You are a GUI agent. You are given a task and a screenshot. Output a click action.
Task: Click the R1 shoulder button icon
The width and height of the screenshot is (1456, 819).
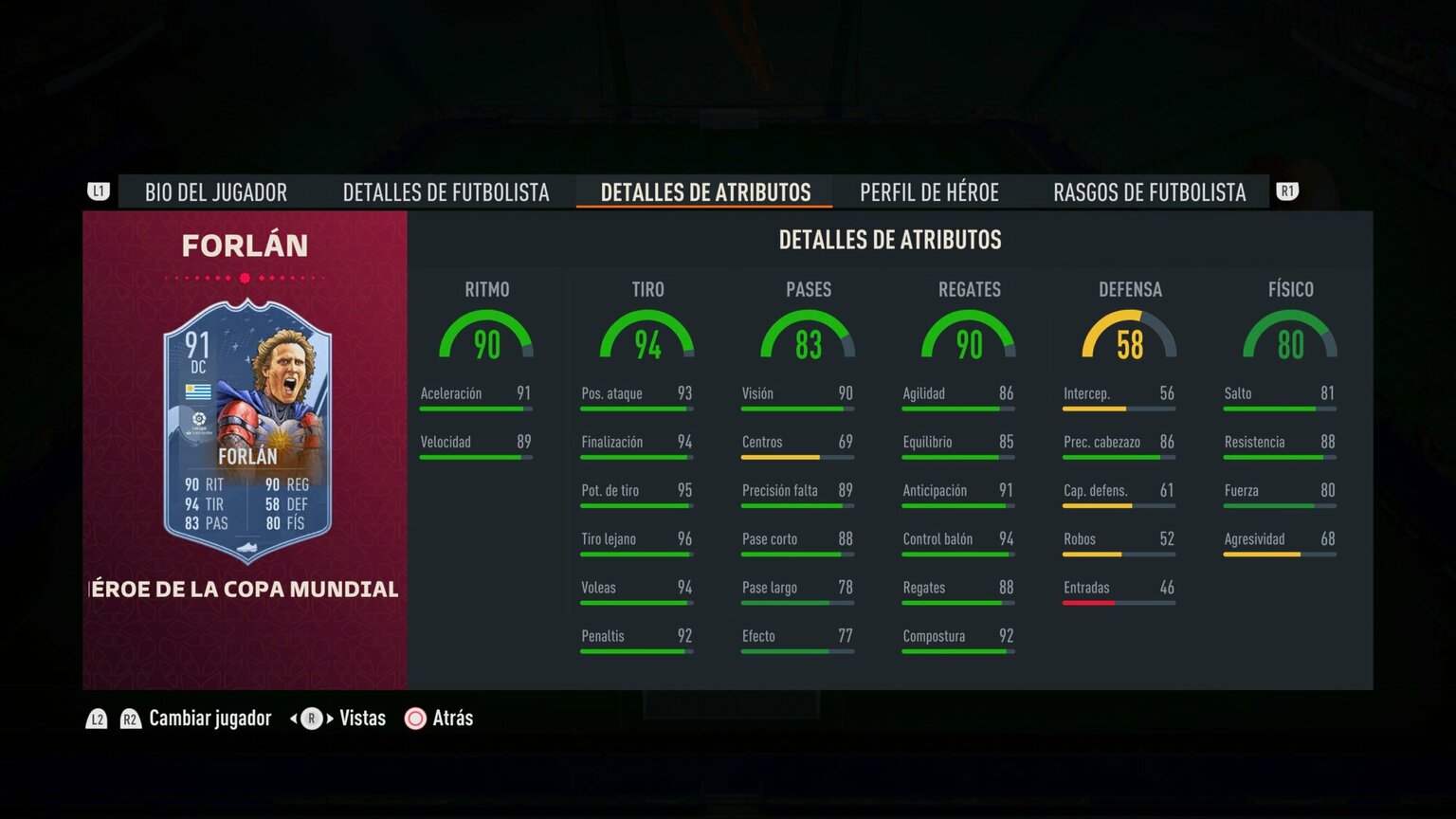click(x=1288, y=191)
